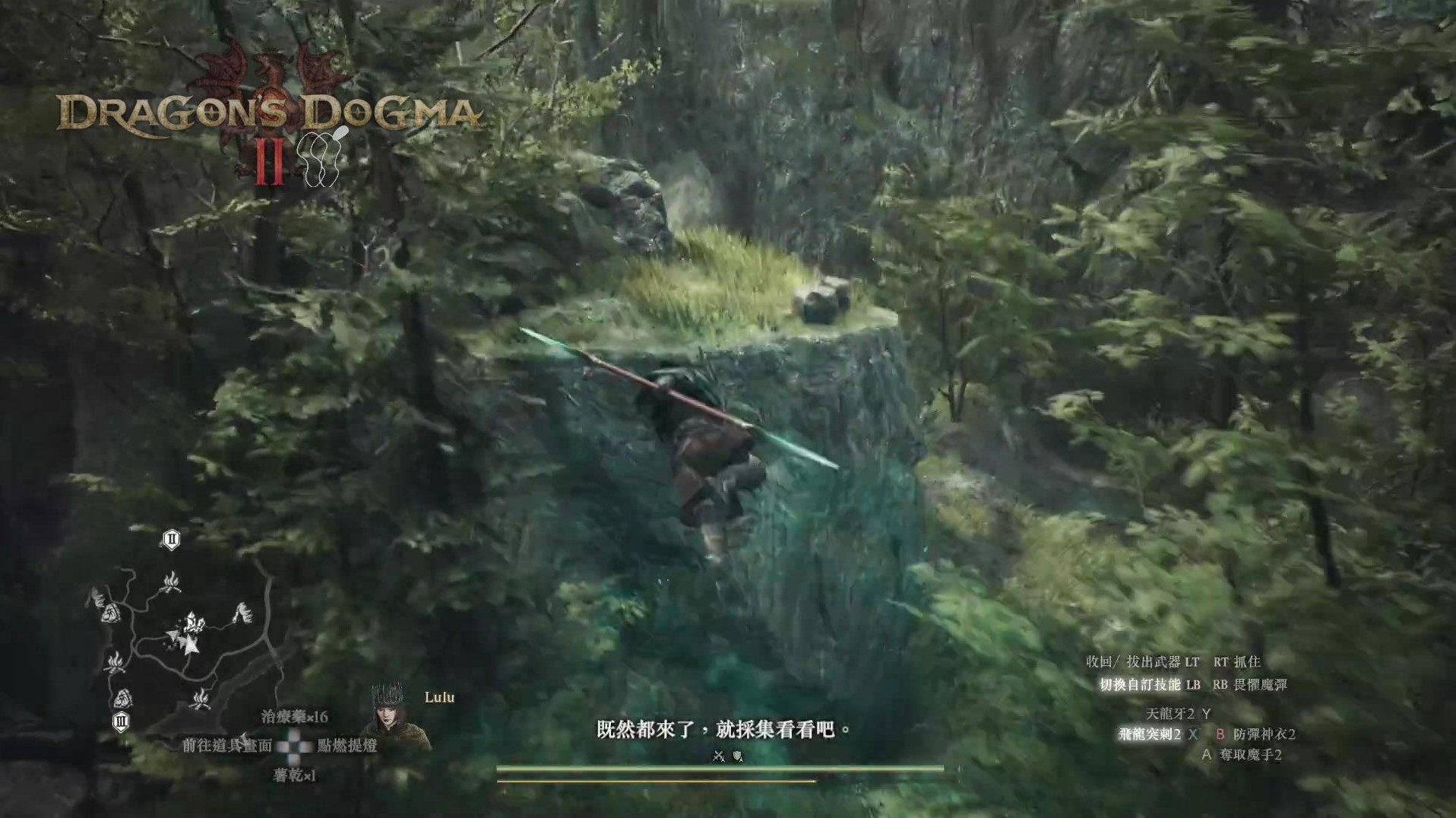Select the 治療藥×16 quick item slot
The image size is (1456, 818).
click(294, 717)
